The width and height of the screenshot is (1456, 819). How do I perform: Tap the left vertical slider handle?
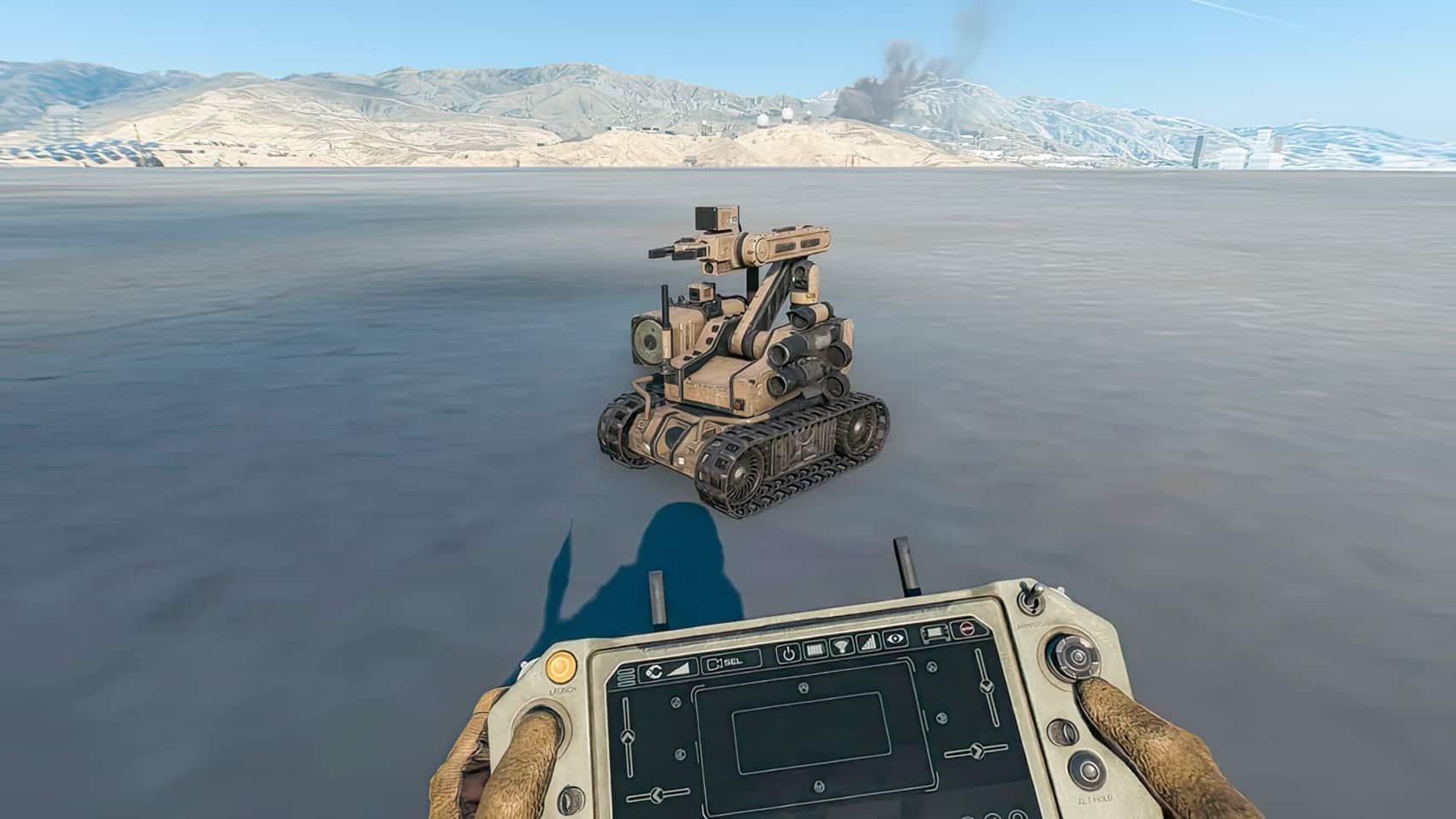[x=628, y=737]
